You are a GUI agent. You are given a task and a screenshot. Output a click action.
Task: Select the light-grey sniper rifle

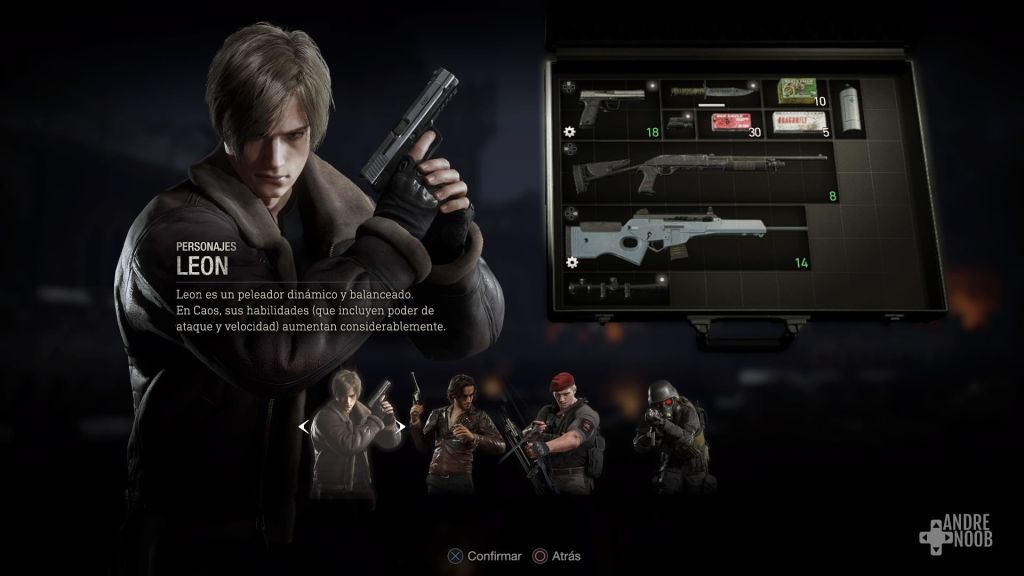[x=683, y=237]
